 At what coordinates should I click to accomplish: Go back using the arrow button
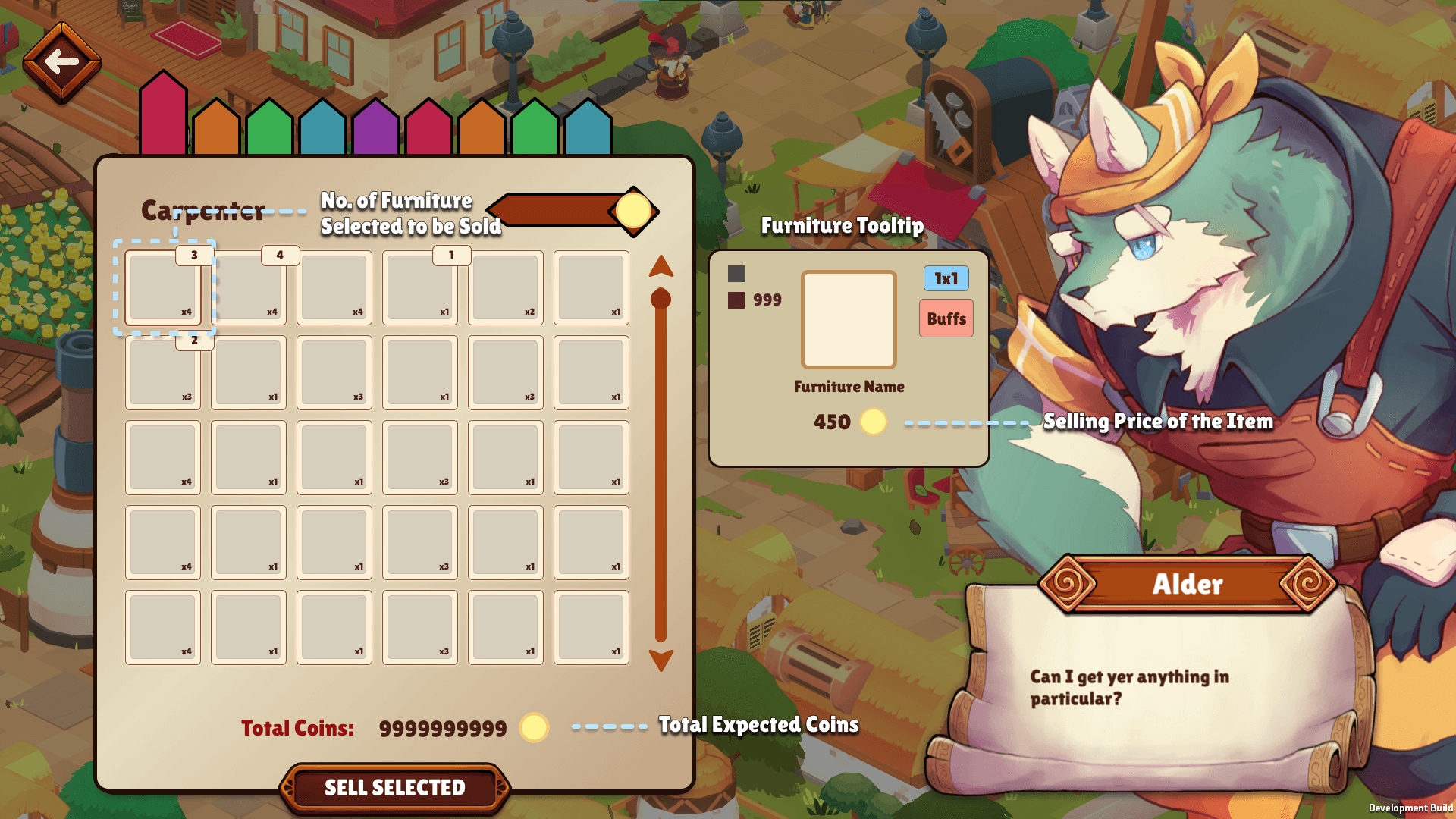click(x=61, y=62)
